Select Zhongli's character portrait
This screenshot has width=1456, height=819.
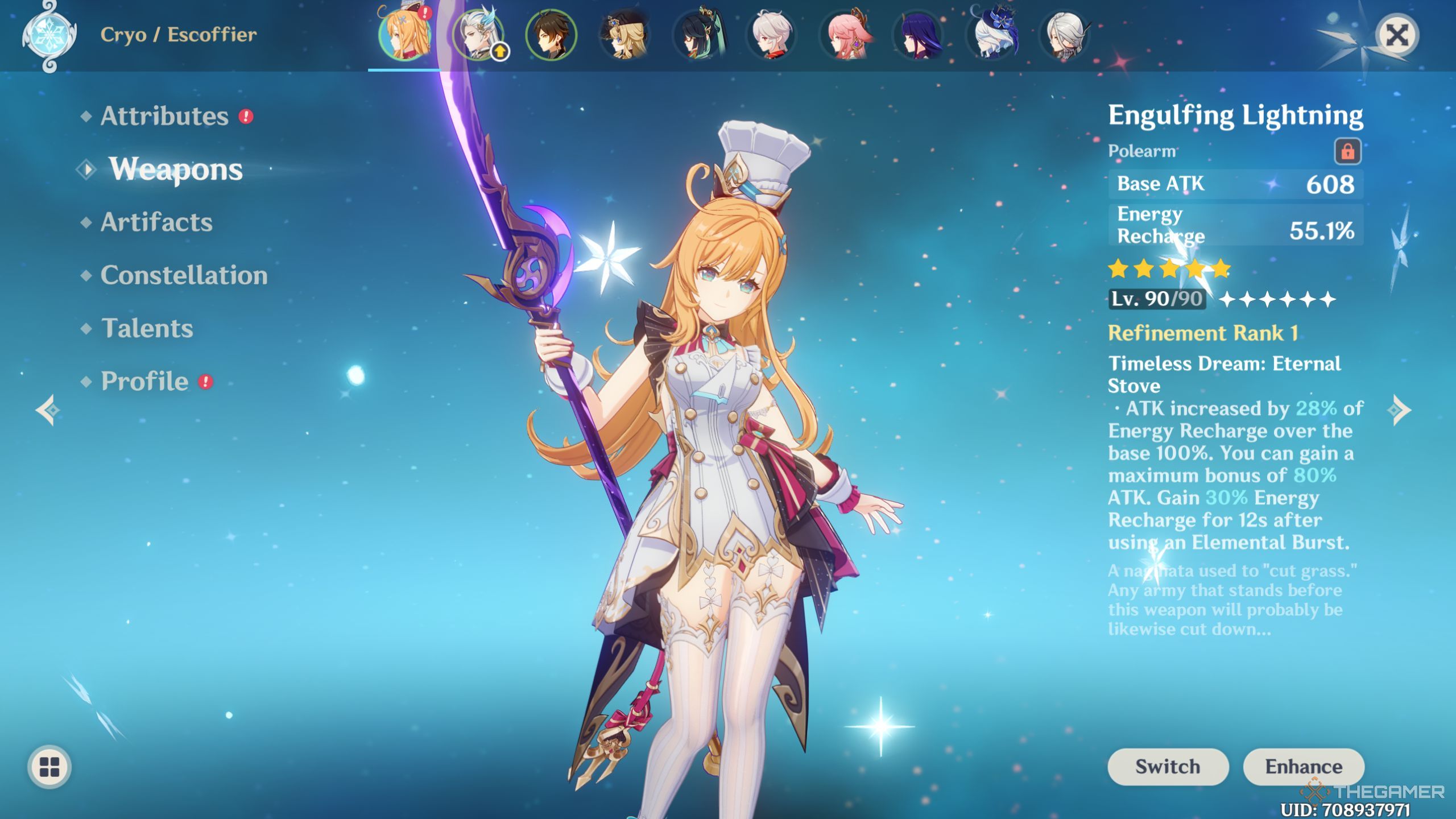pos(551,35)
